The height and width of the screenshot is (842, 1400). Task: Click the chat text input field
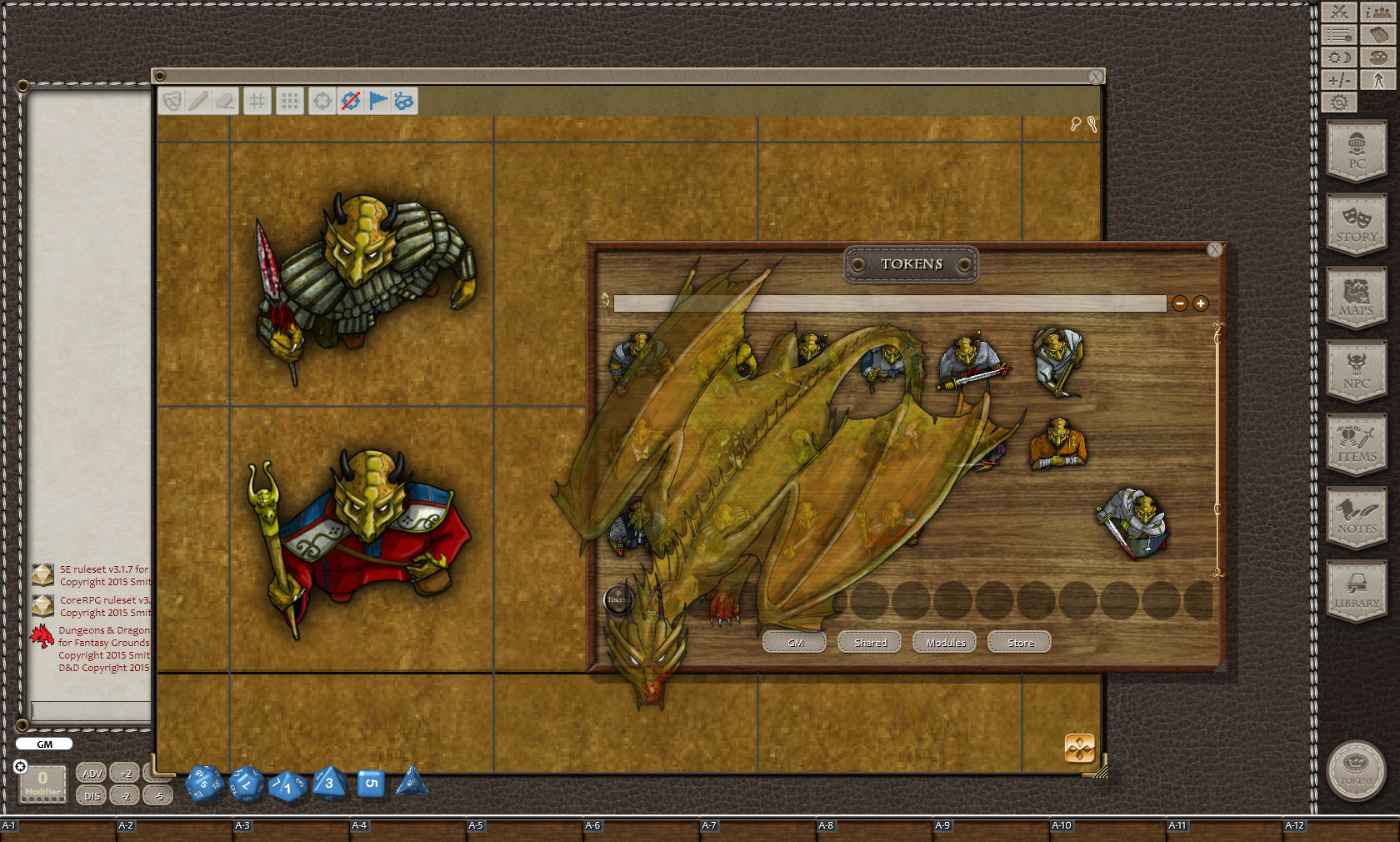coord(87,713)
